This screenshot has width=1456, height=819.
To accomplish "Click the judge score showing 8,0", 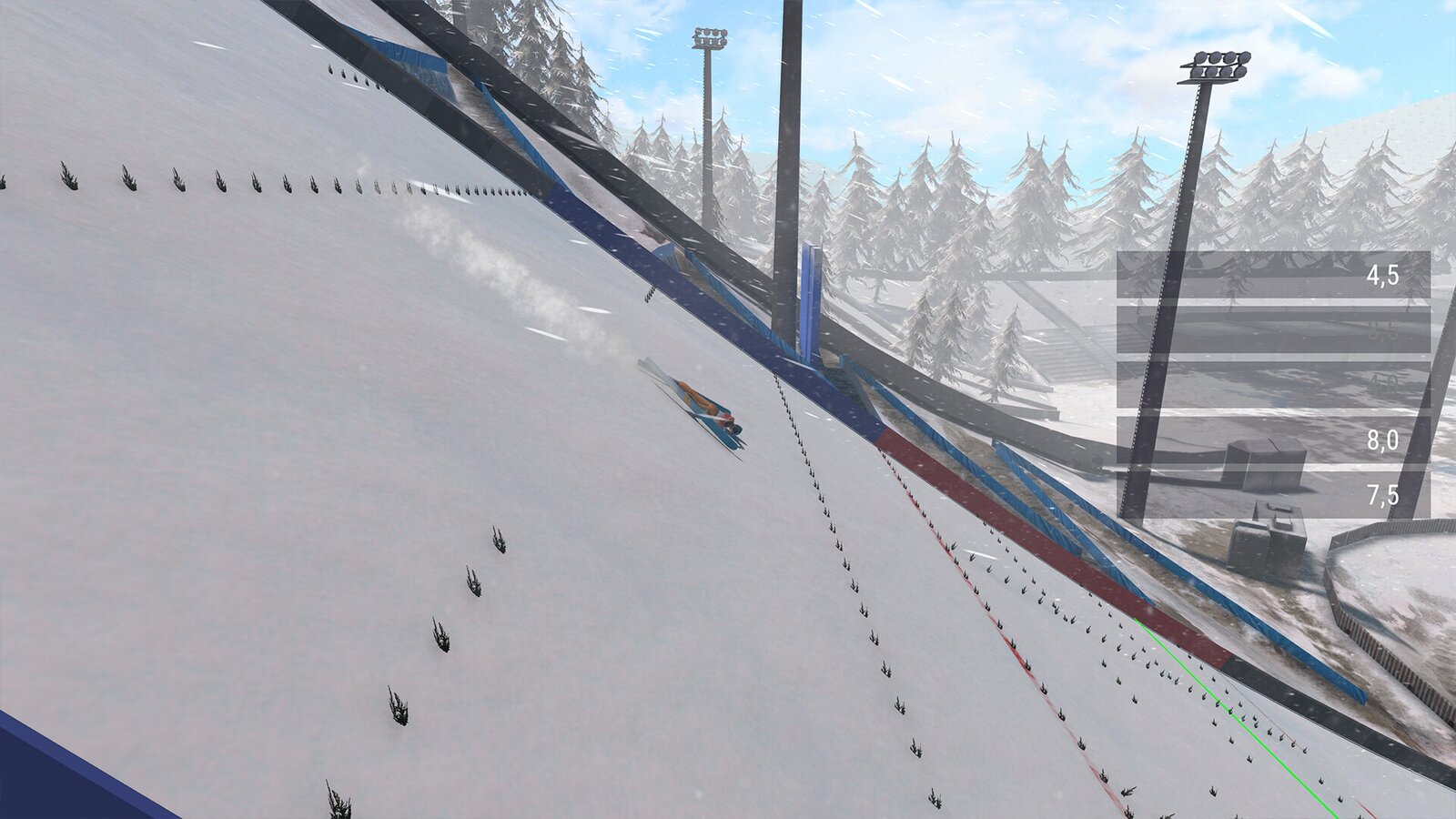I will (x=1381, y=440).
